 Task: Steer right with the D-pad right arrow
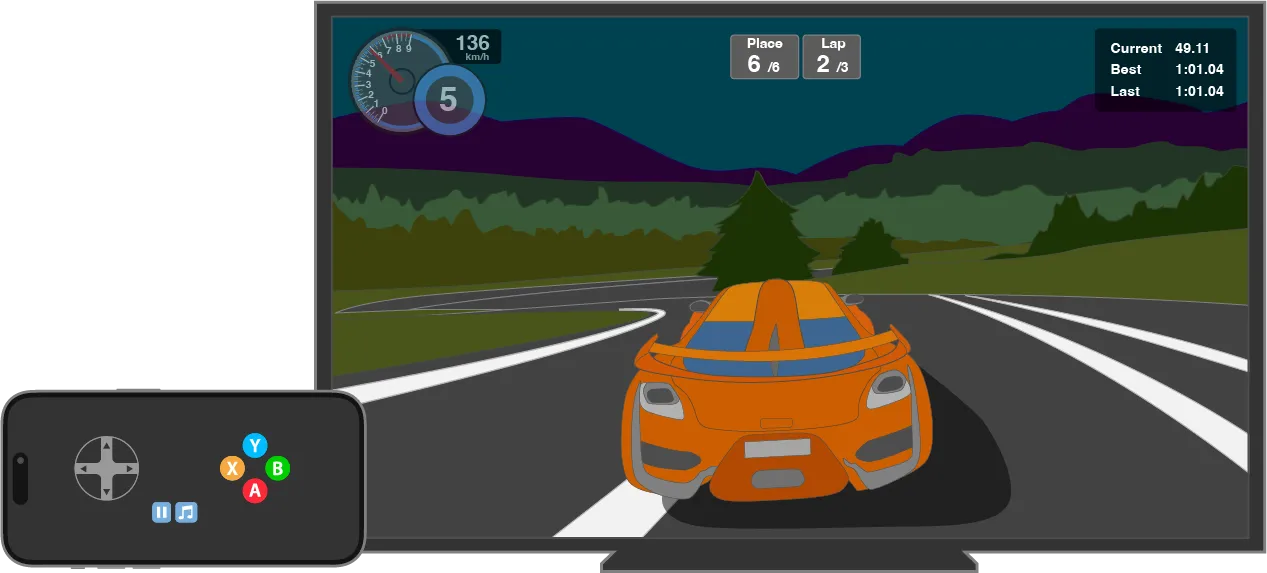click(130, 468)
